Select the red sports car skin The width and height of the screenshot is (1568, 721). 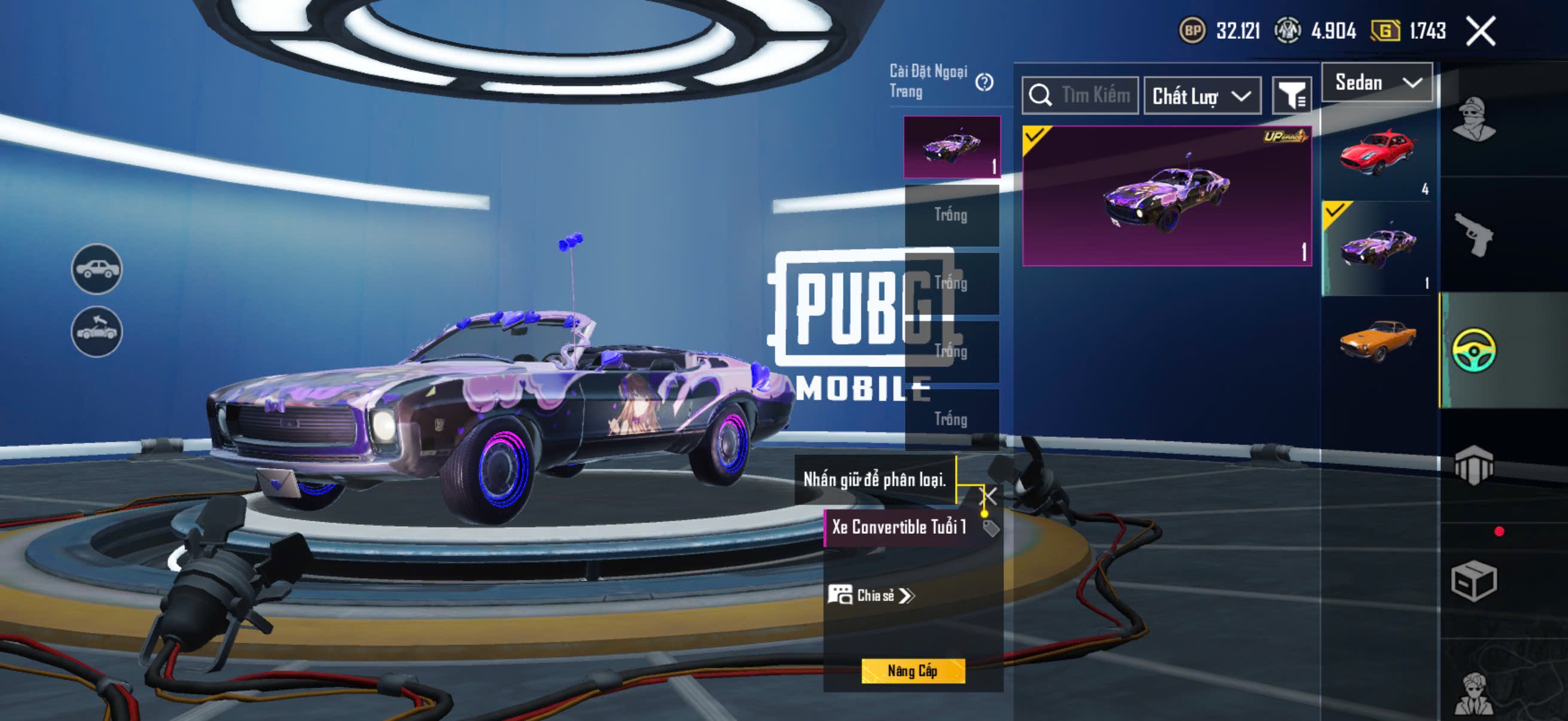coord(1377,153)
